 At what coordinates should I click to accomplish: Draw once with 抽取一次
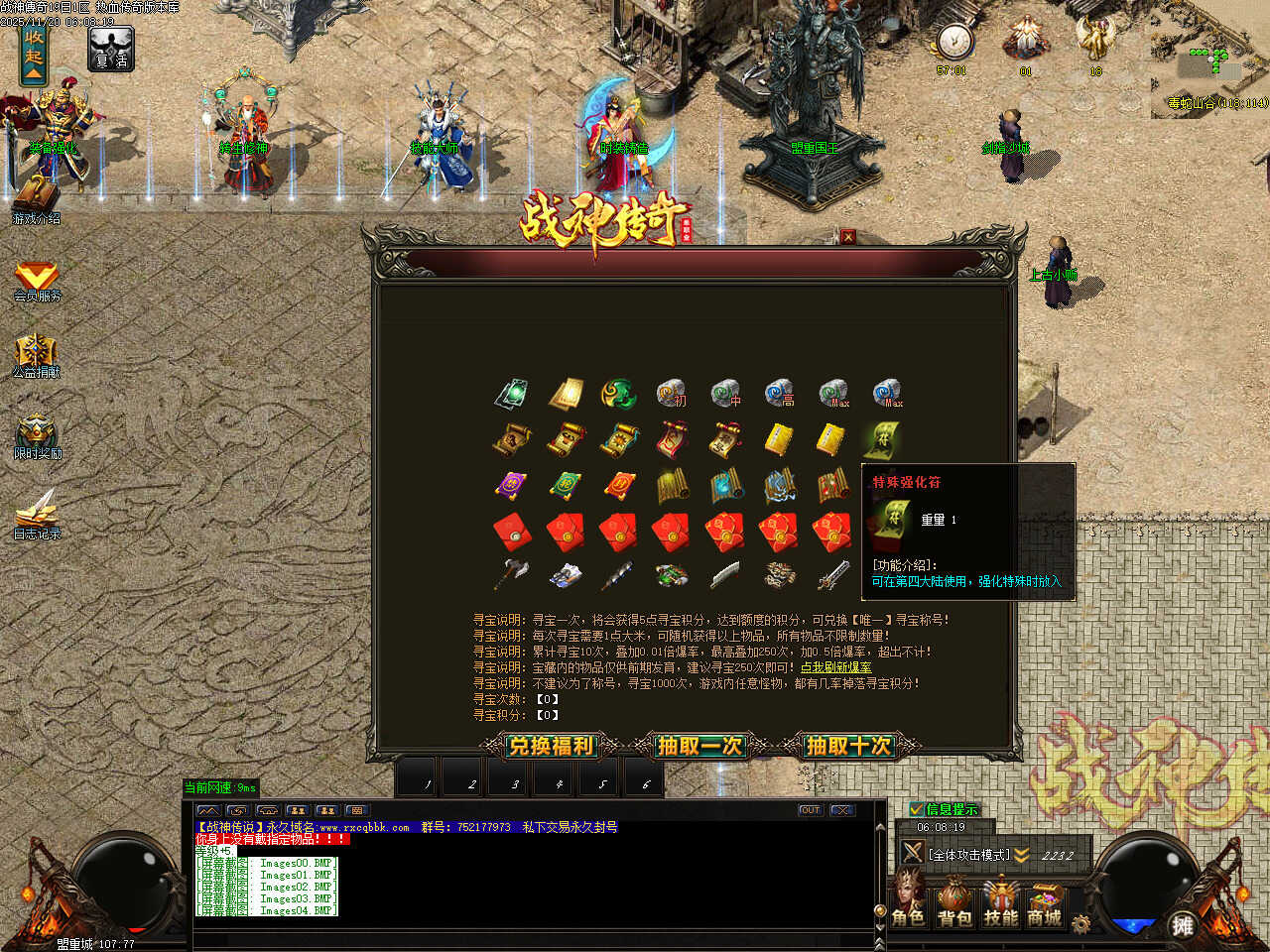[x=699, y=746]
